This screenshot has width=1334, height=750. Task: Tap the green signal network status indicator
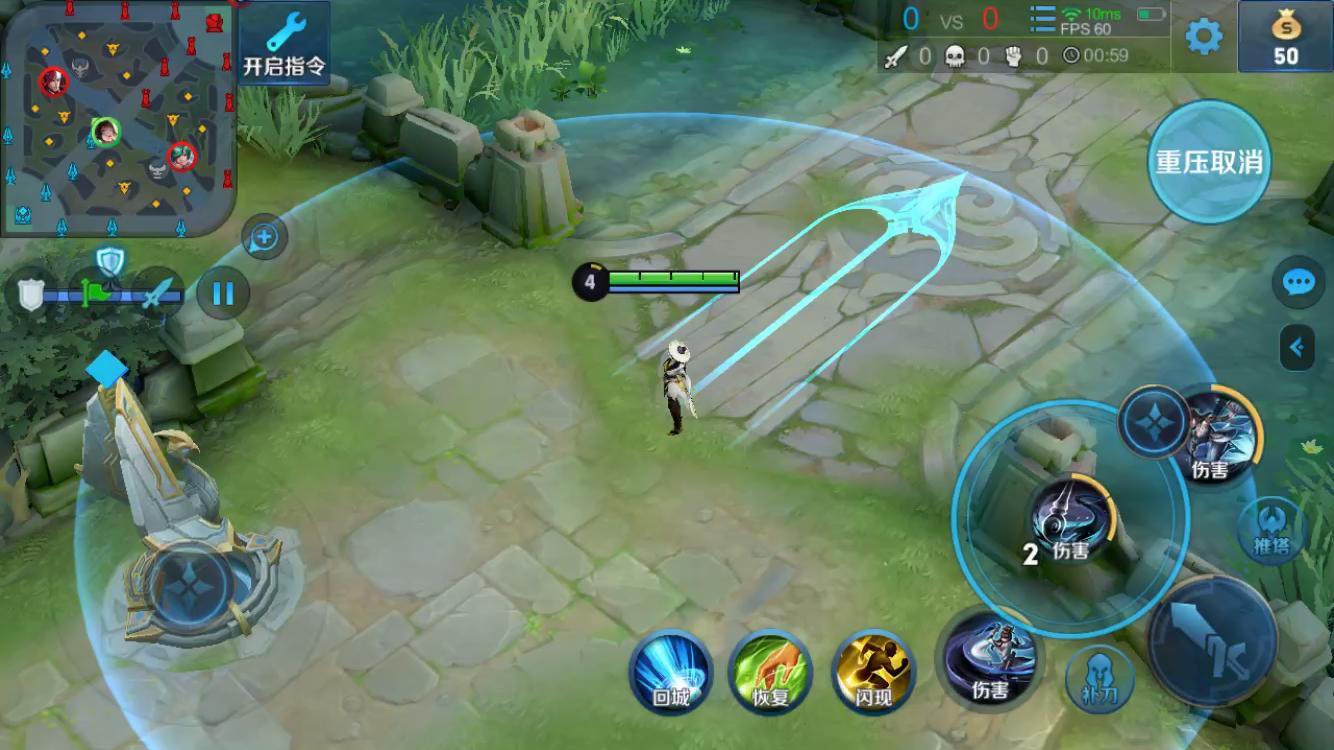[x=1073, y=14]
